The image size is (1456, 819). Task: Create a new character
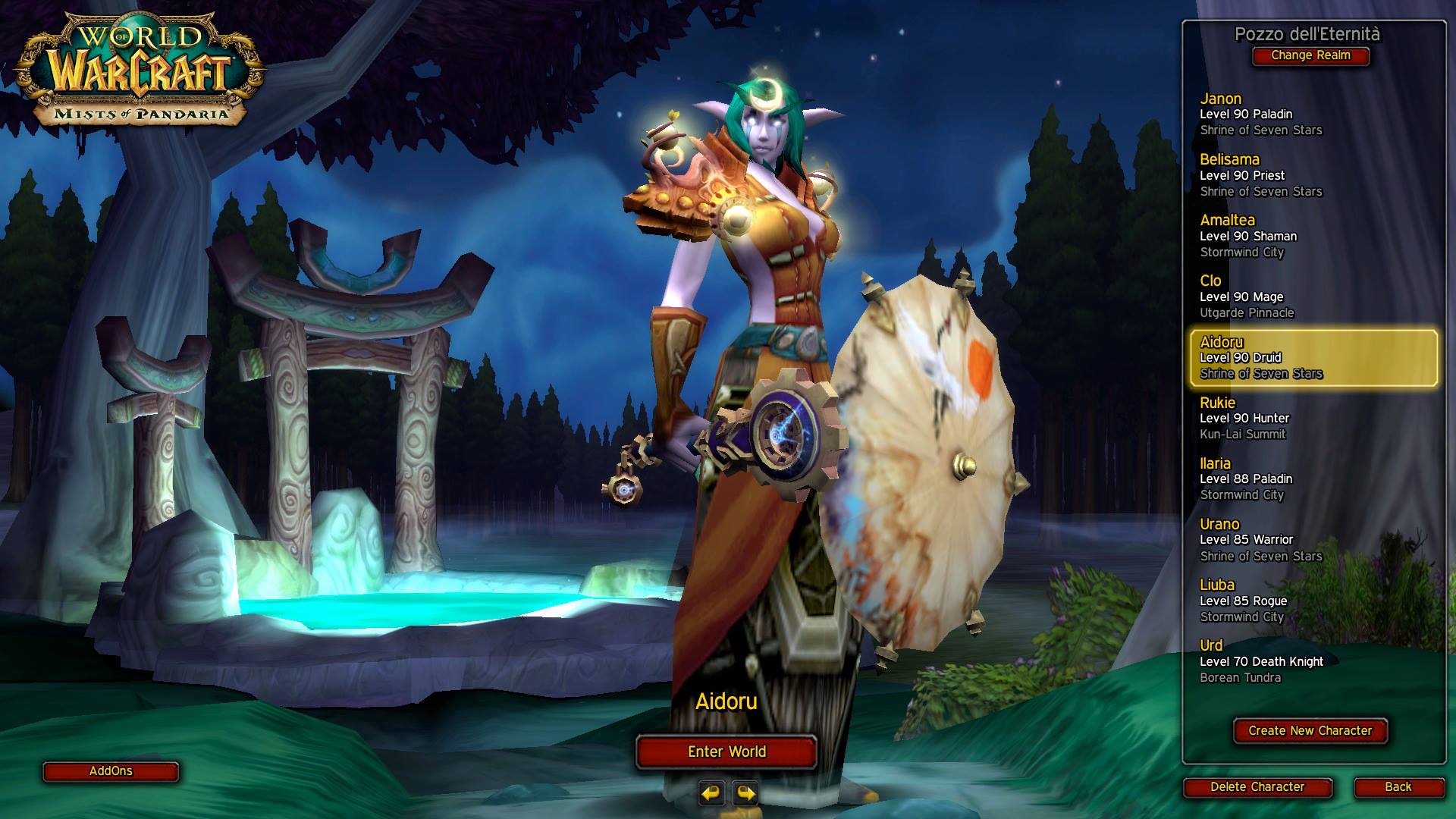pyautogui.click(x=1310, y=731)
